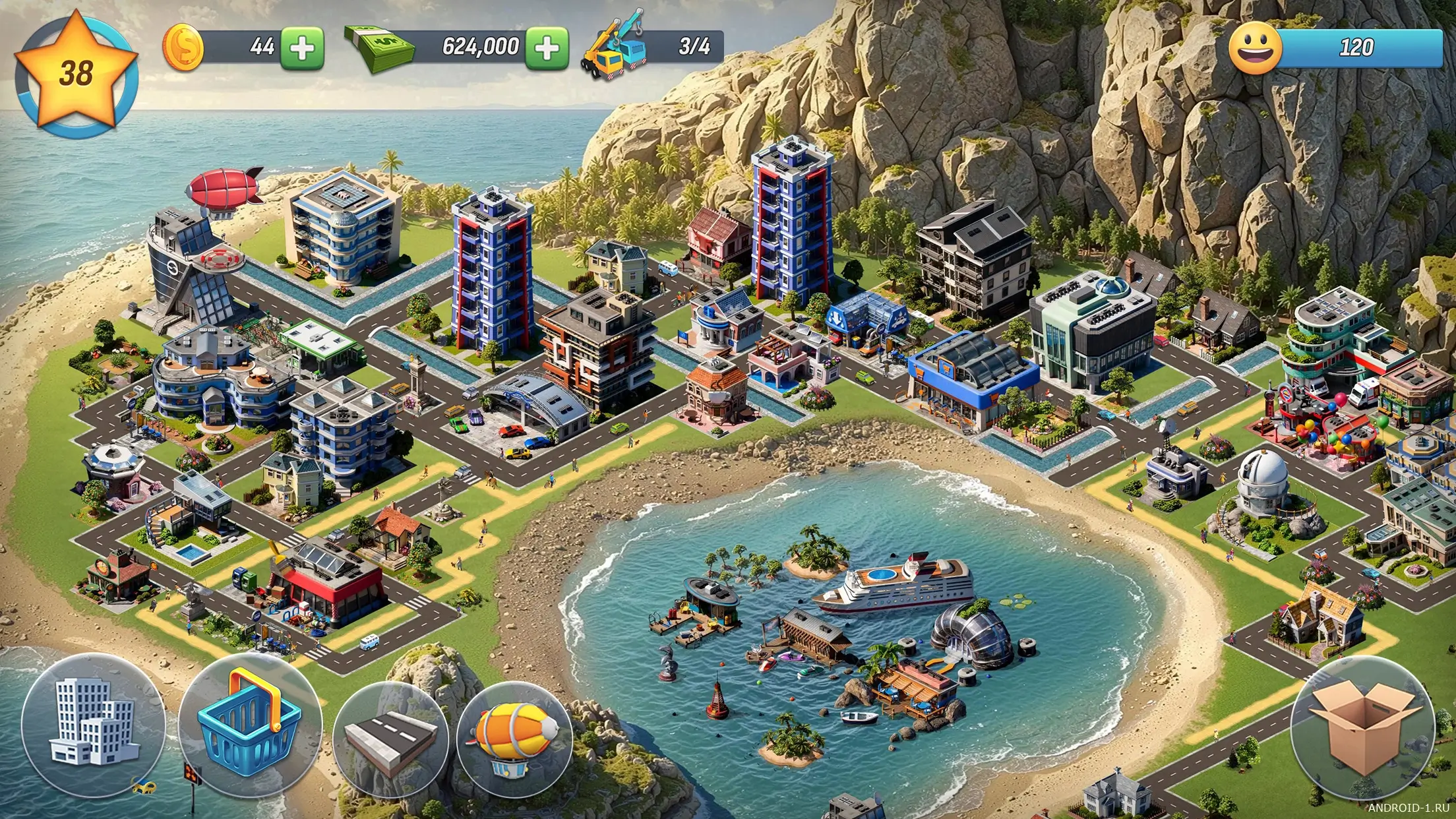This screenshot has height=819, width=1456.
Task: Add more gold coins with plus button
Action: tap(303, 48)
